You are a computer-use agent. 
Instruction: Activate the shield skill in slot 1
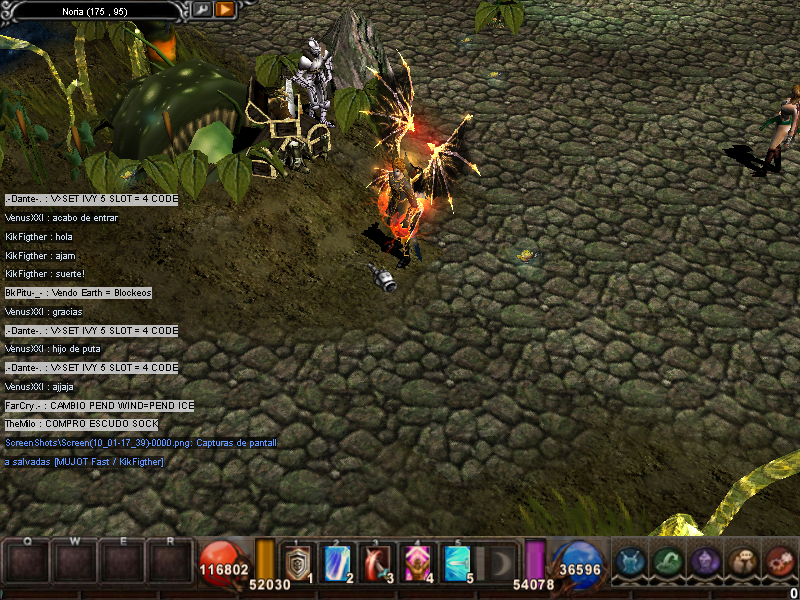pos(298,562)
